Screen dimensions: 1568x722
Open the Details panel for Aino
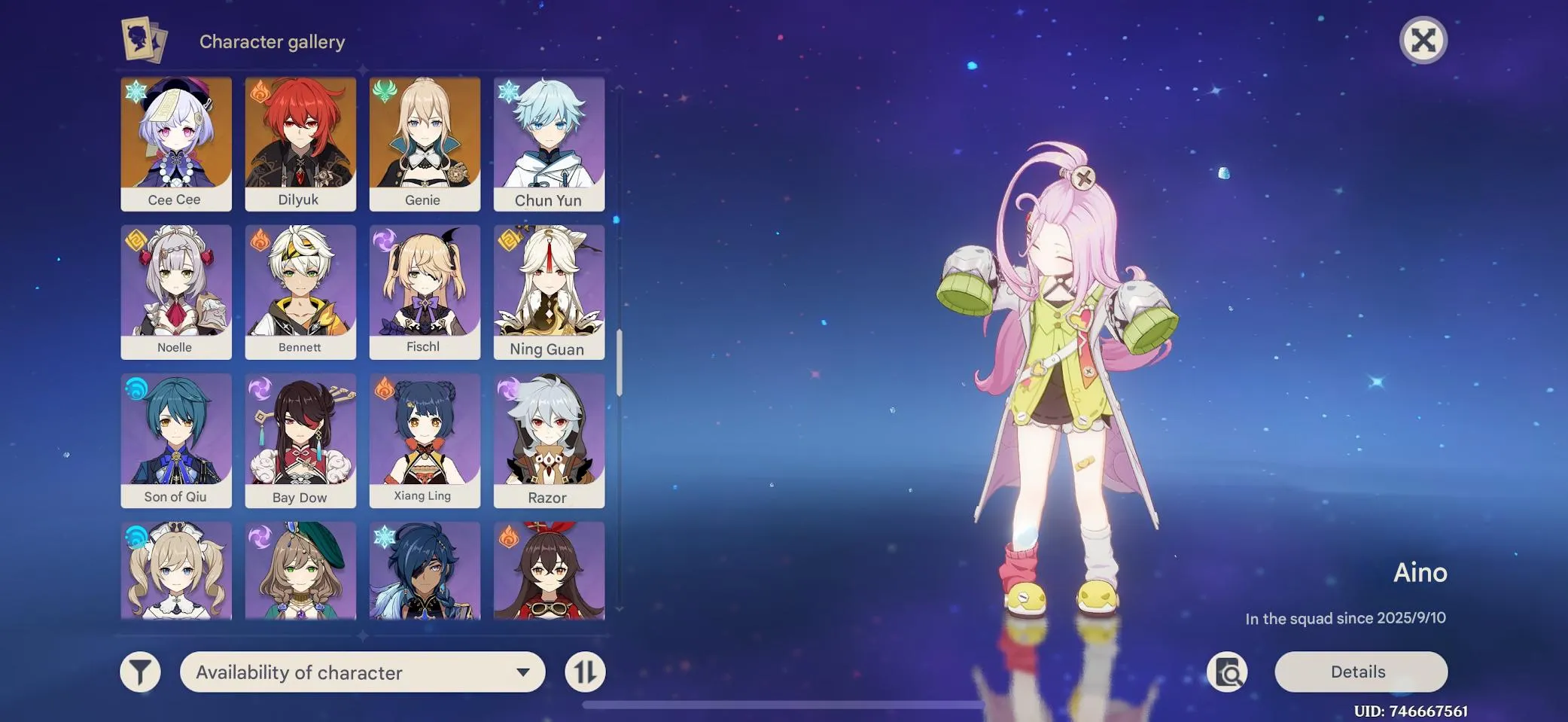[1359, 671]
